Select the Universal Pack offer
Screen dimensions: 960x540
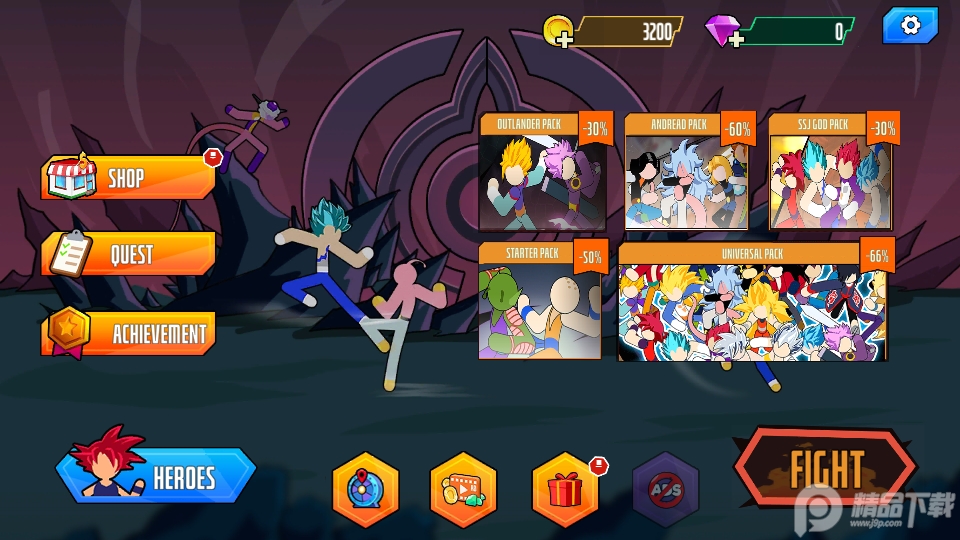tap(753, 301)
